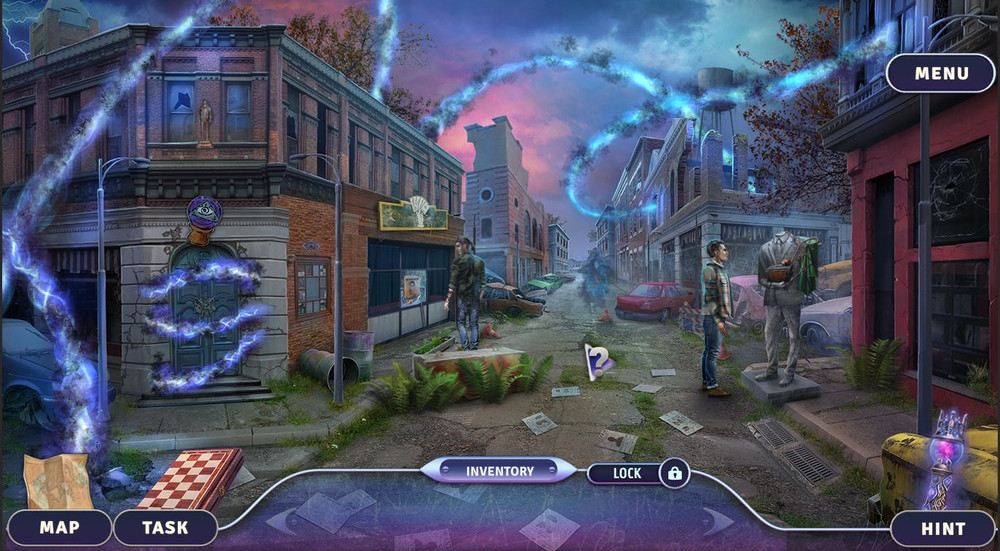Open the Menu button

click(x=940, y=73)
